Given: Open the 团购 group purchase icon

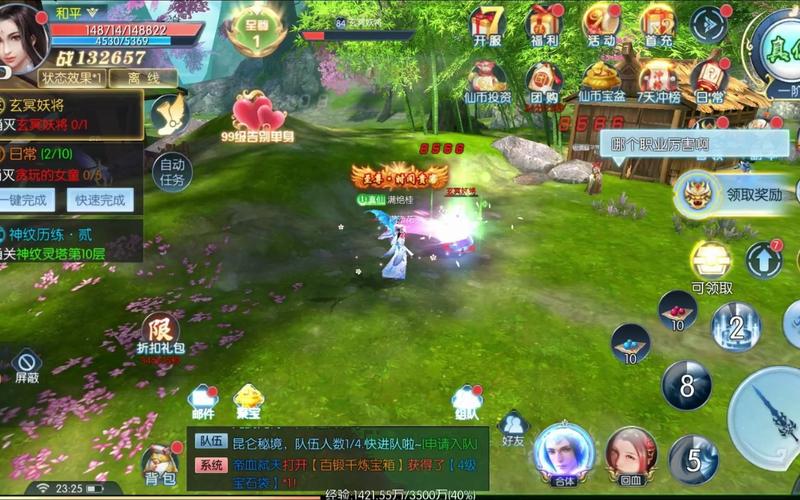Looking at the screenshot, I should click(x=545, y=80).
